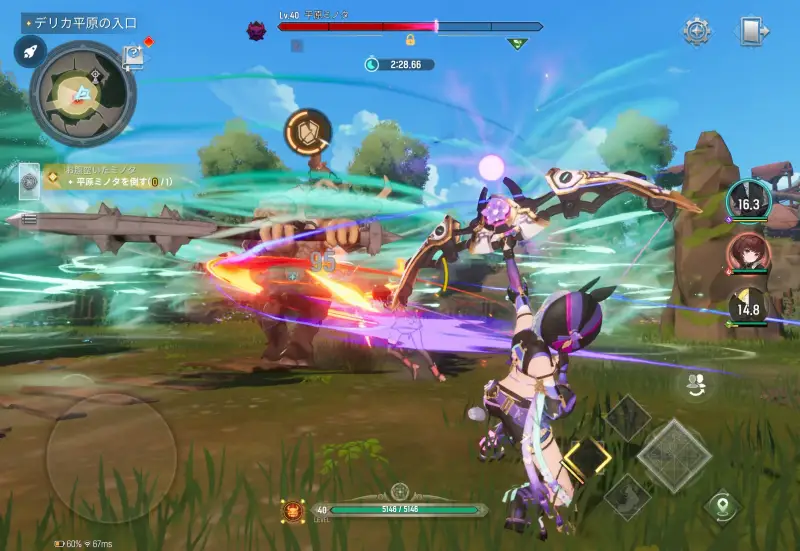800x551 pixels.
Task: Activate the gold-outlined diamond skill
Action: [587, 459]
